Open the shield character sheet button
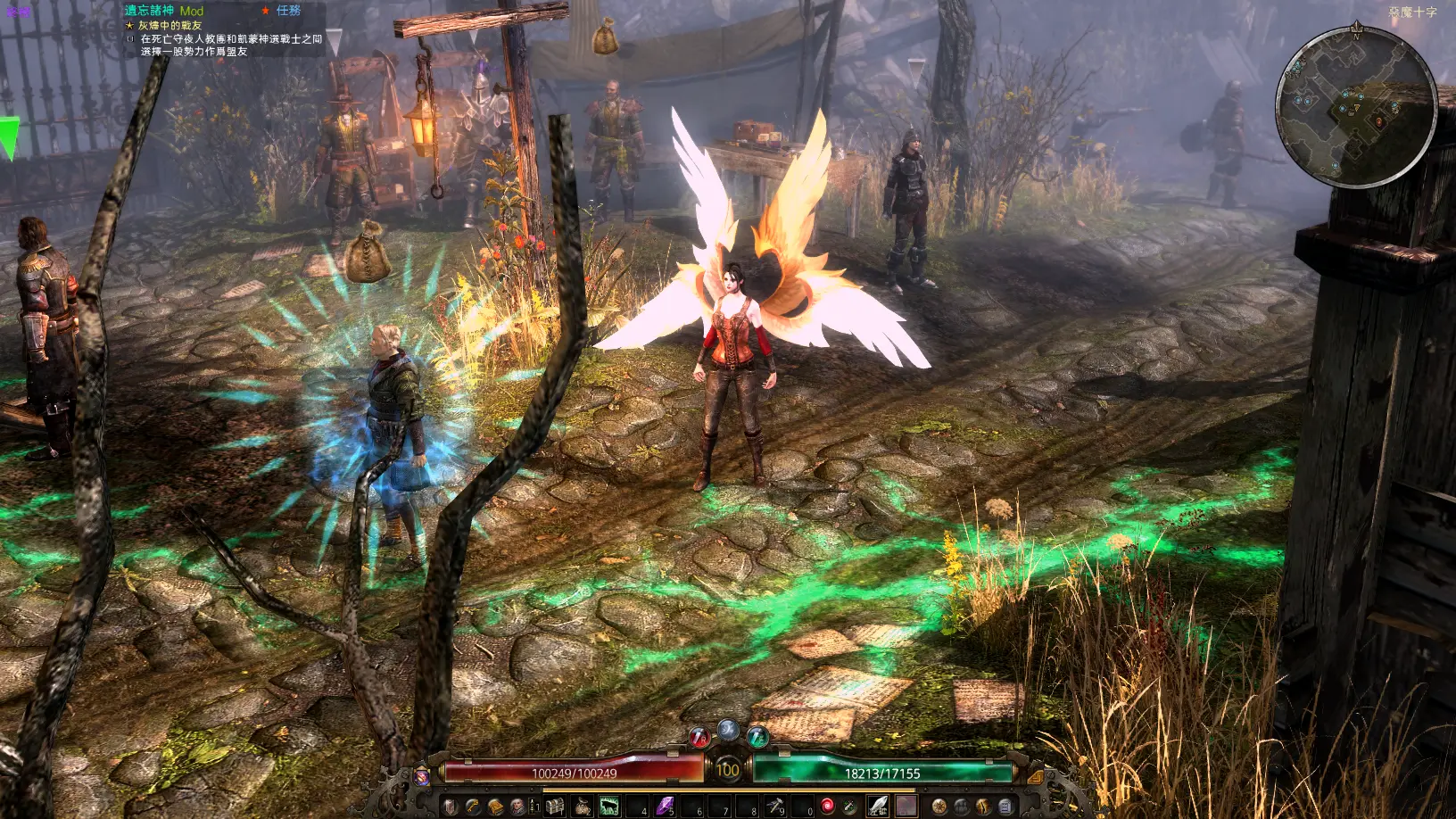 click(451, 807)
